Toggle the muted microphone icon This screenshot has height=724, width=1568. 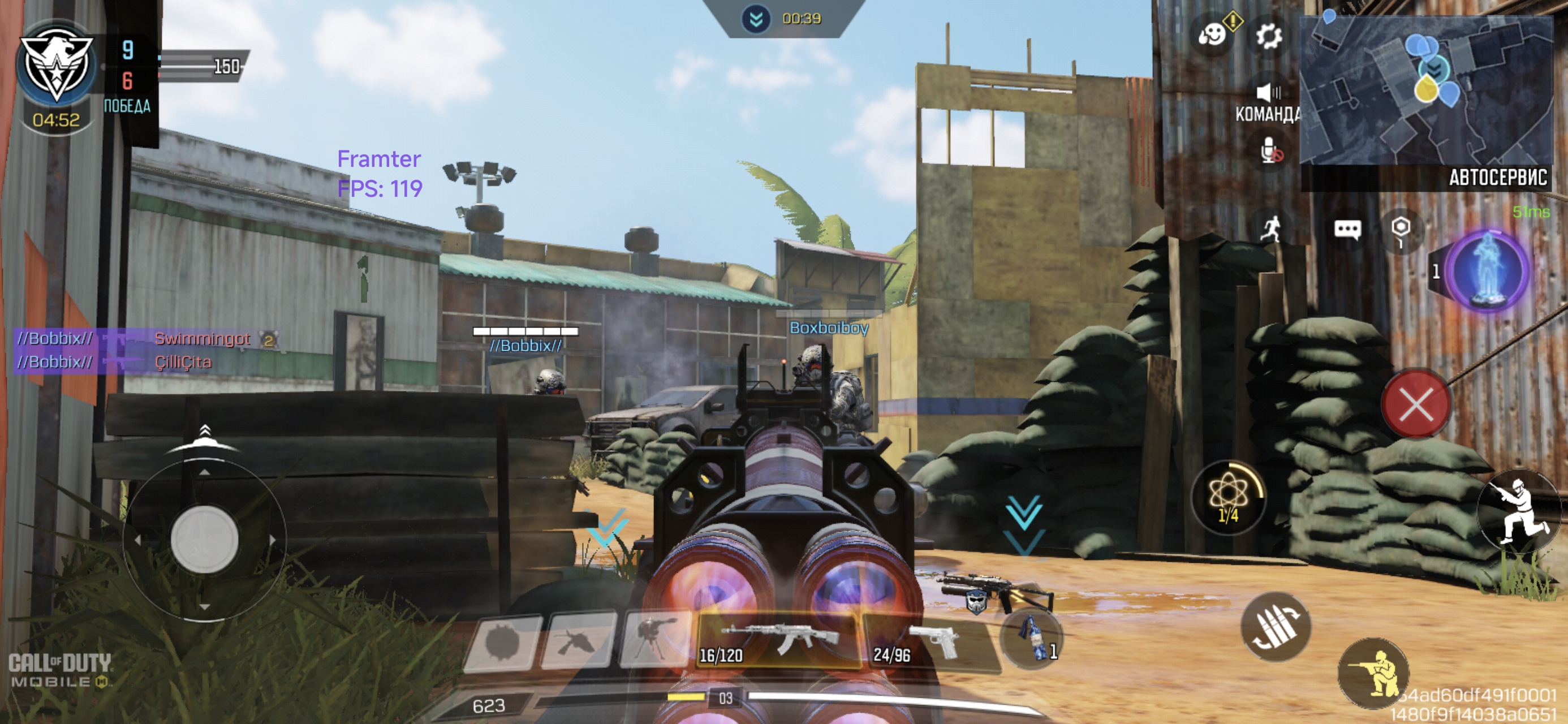(1270, 150)
